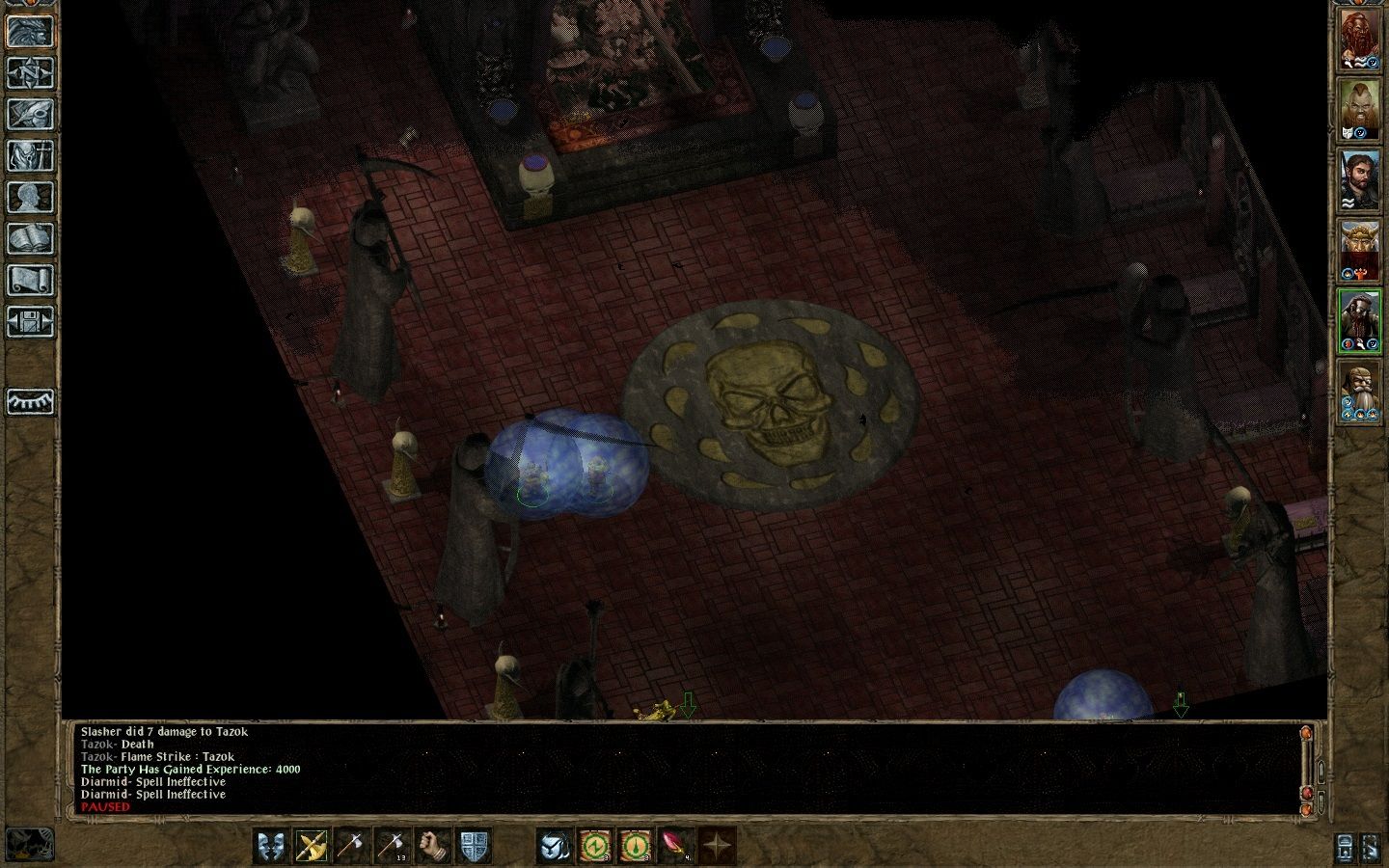Select the bare fist weapon slot
This screenshot has width=1389, height=868.
pyautogui.click(x=433, y=846)
